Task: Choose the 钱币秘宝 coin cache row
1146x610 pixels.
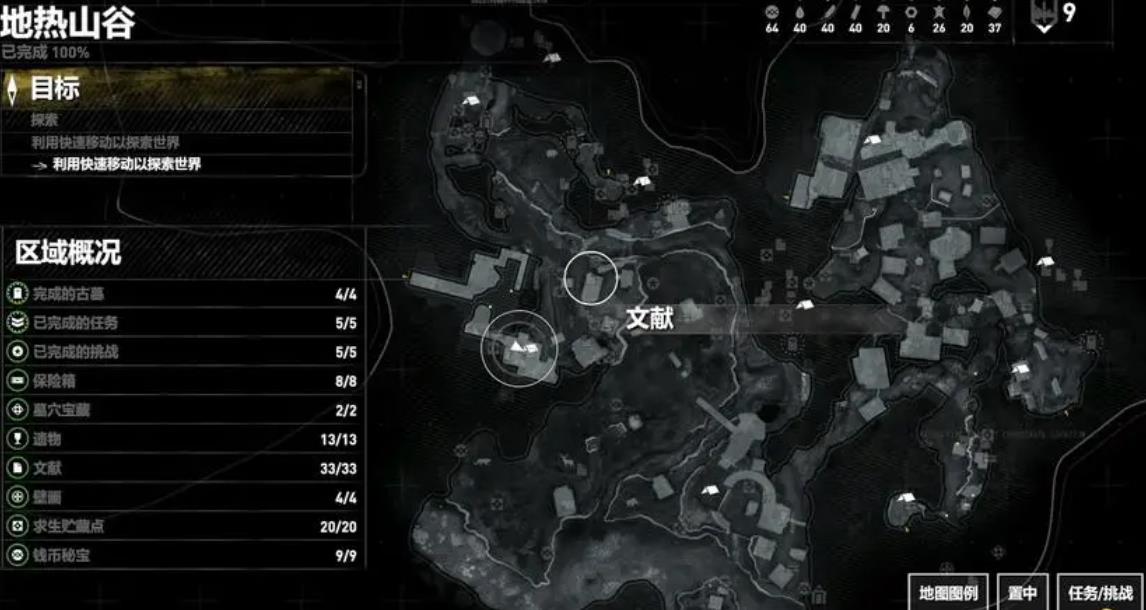Action: pyautogui.click(x=183, y=555)
